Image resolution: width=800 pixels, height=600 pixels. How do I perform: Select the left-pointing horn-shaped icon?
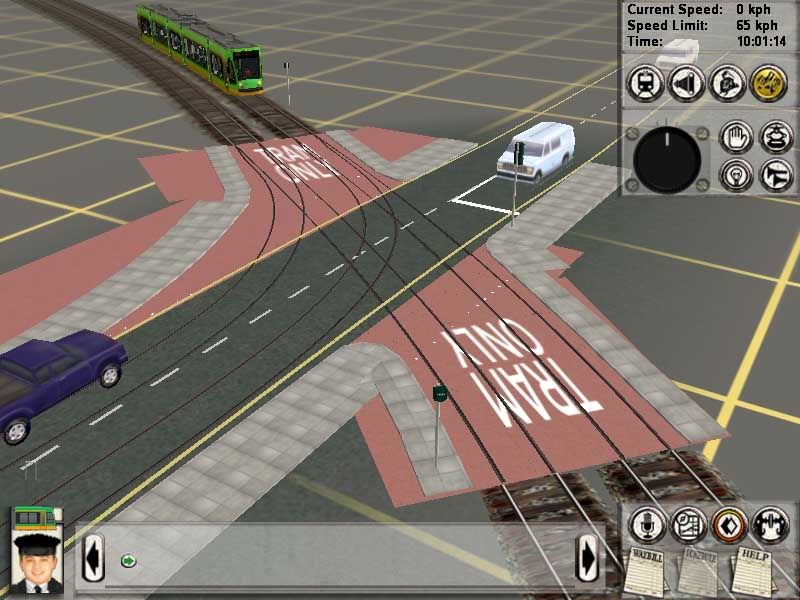point(686,84)
